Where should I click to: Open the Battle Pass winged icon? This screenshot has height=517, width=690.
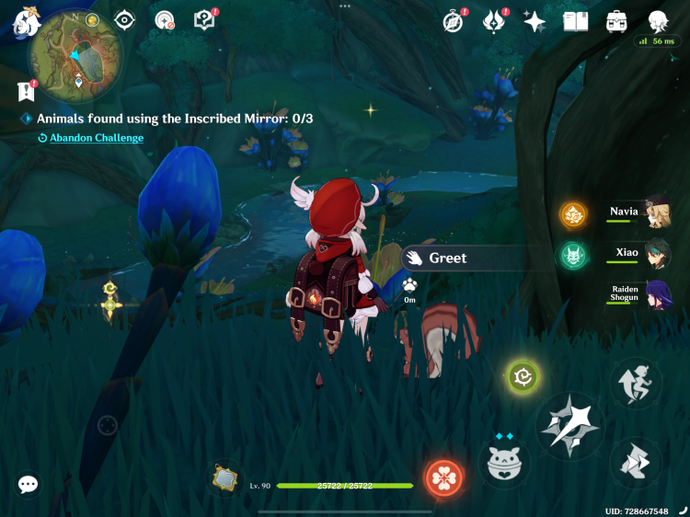point(494,21)
